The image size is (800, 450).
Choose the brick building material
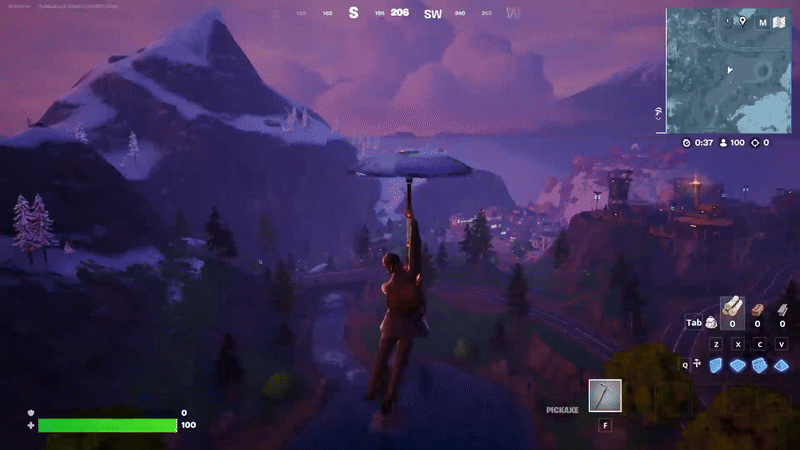point(757,309)
